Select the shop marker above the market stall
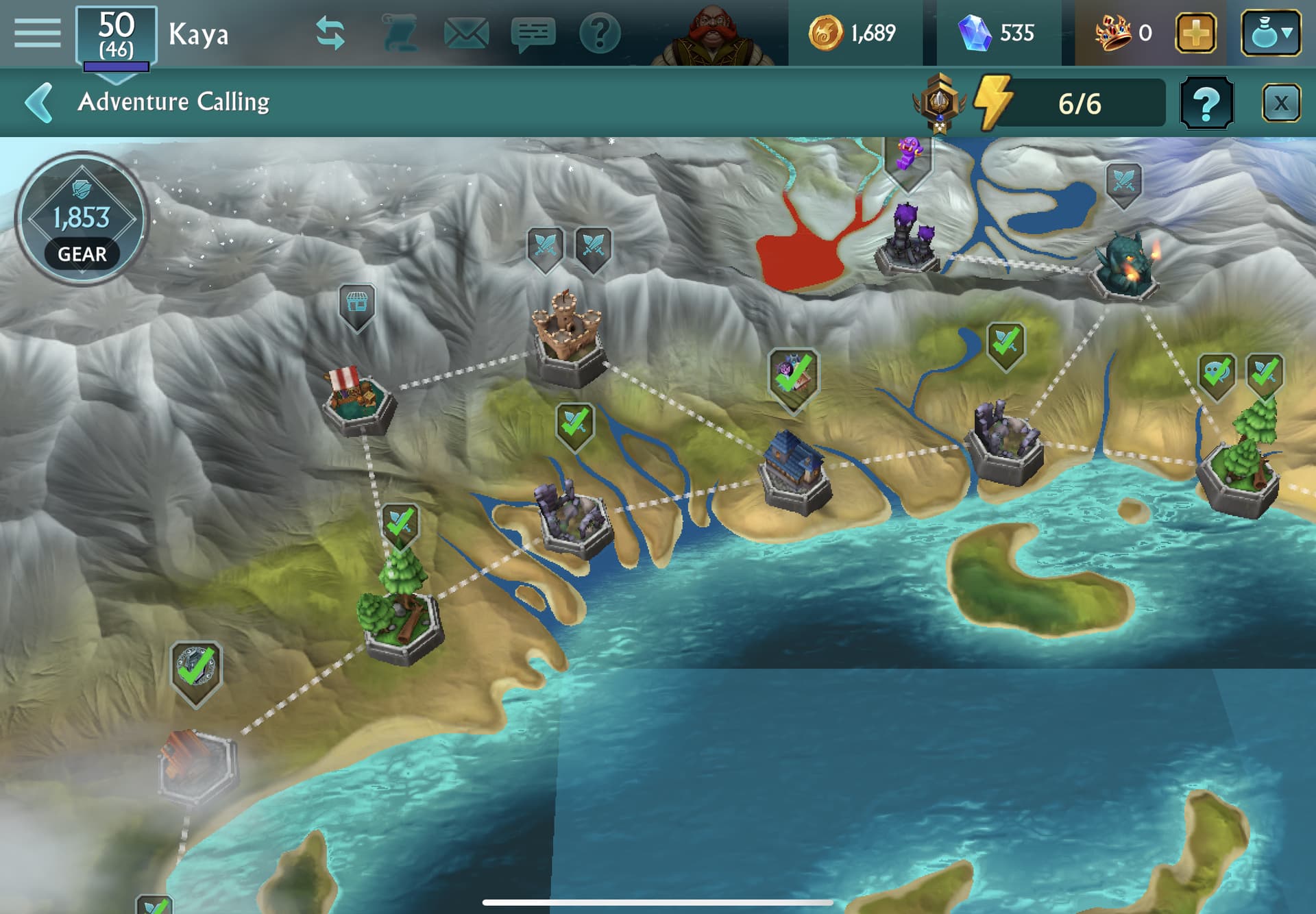This screenshot has height=914, width=1316. tap(357, 304)
